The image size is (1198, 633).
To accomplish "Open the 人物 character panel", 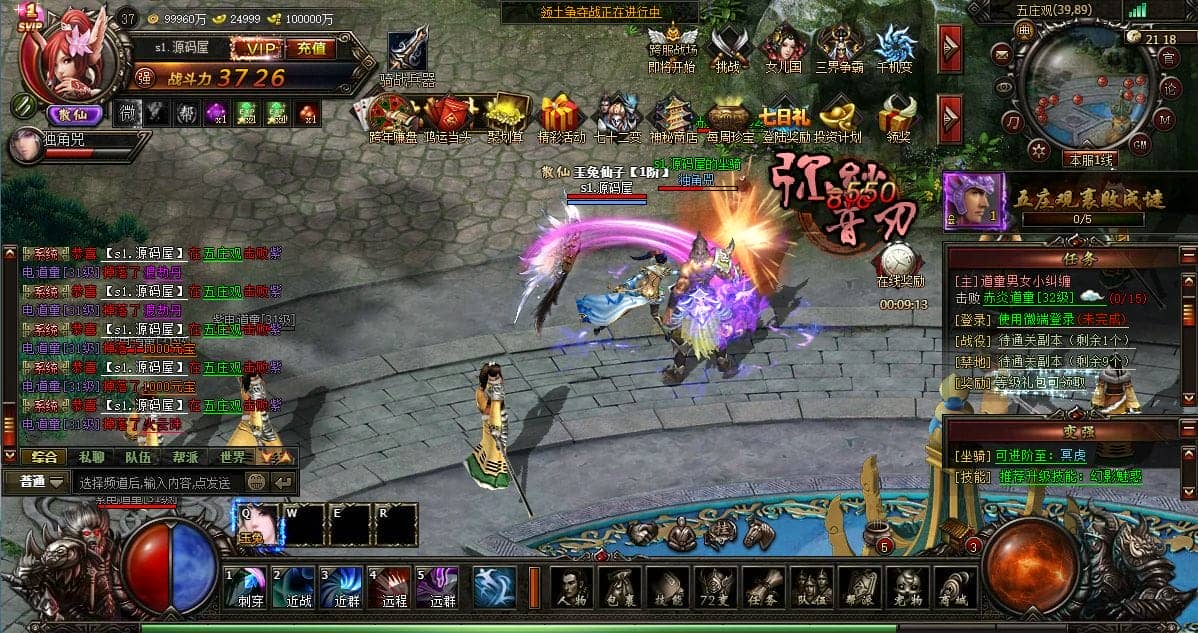I will click(x=571, y=588).
